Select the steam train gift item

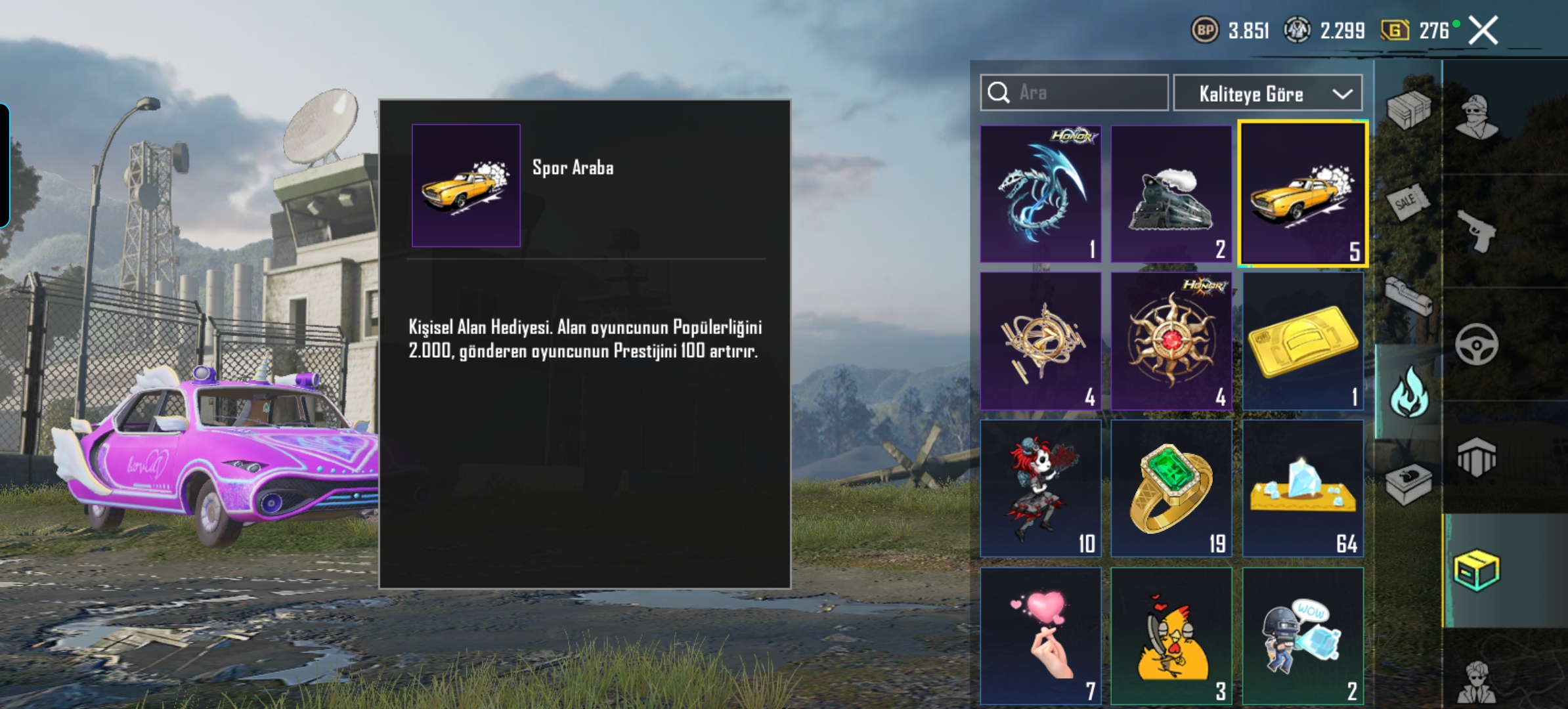click(1171, 194)
